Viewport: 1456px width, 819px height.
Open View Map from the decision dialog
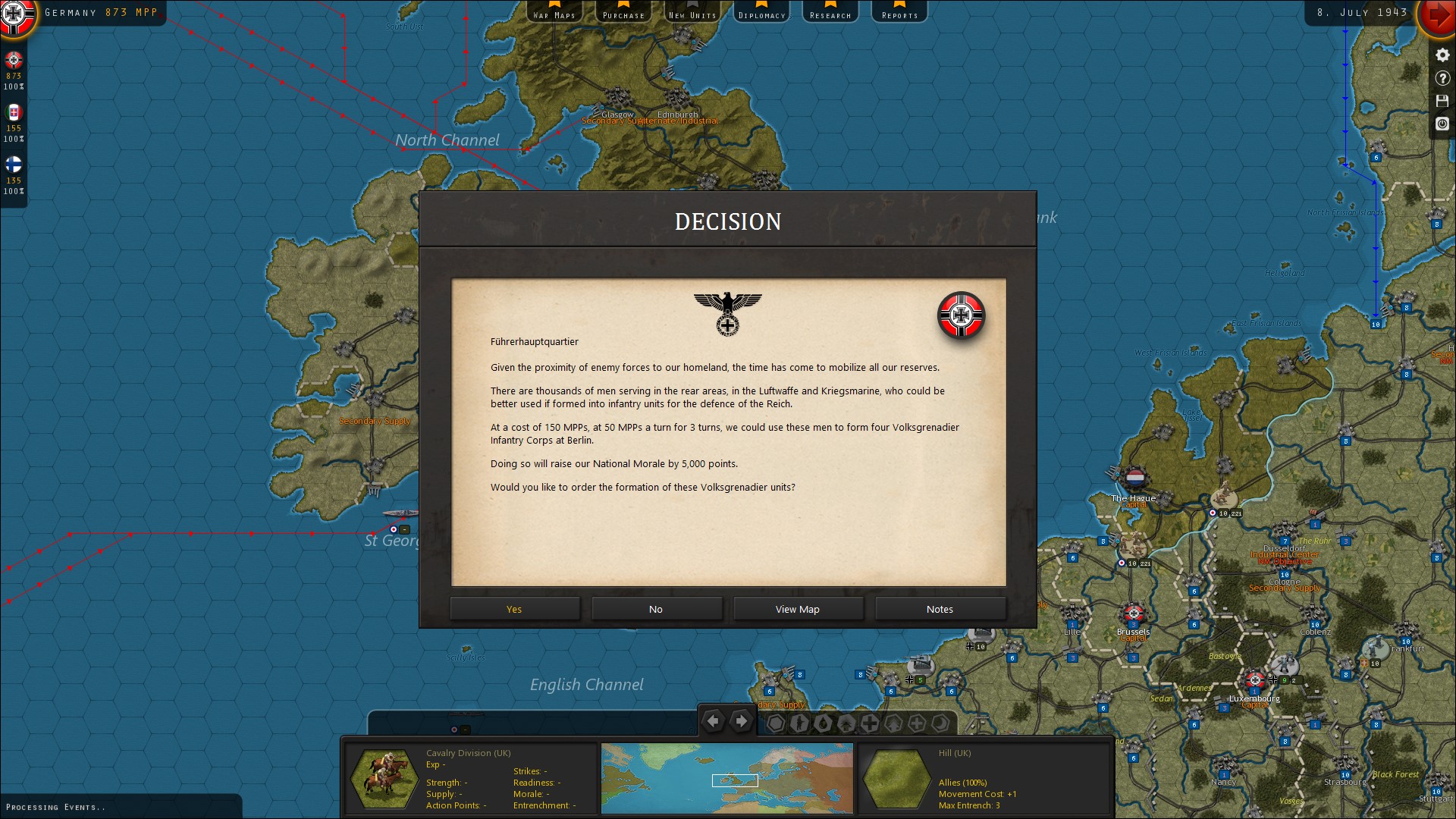coord(798,609)
